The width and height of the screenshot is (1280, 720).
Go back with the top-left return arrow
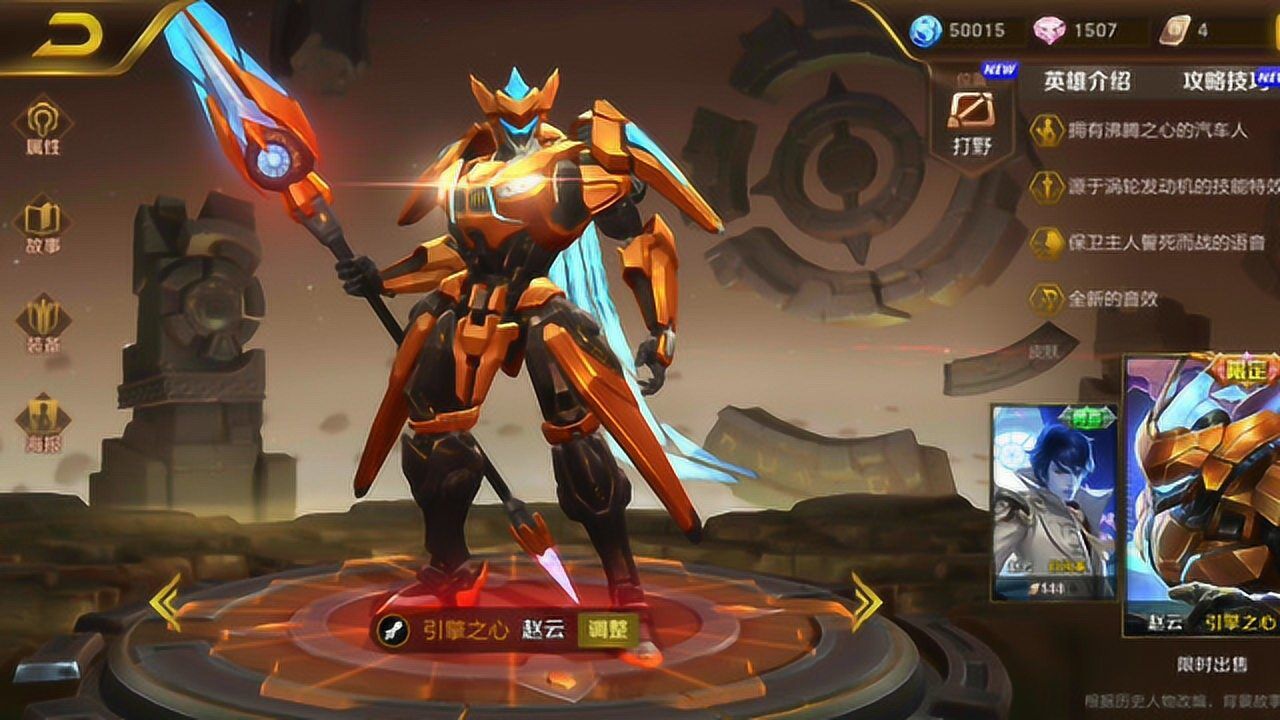tap(70, 37)
